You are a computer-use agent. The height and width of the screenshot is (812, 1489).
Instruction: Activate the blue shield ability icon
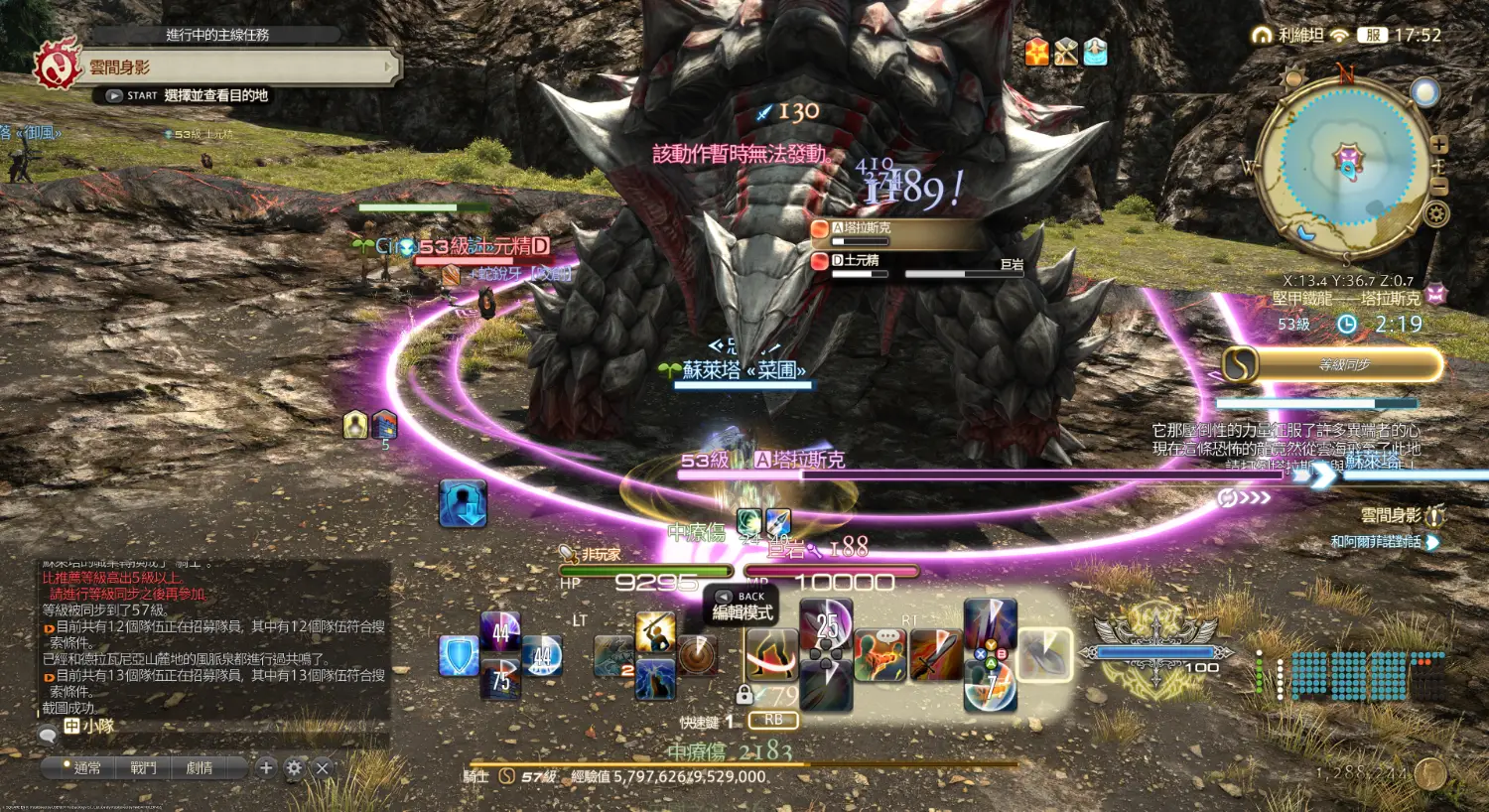pyautogui.click(x=458, y=657)
